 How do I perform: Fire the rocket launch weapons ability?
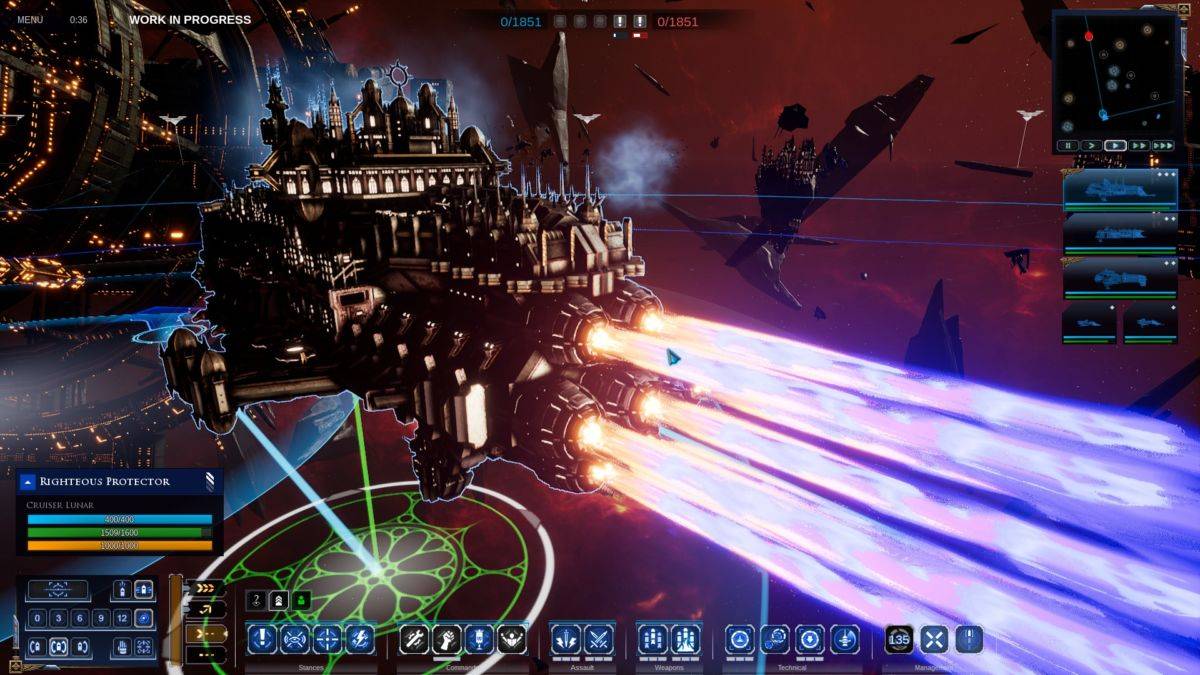685,639
